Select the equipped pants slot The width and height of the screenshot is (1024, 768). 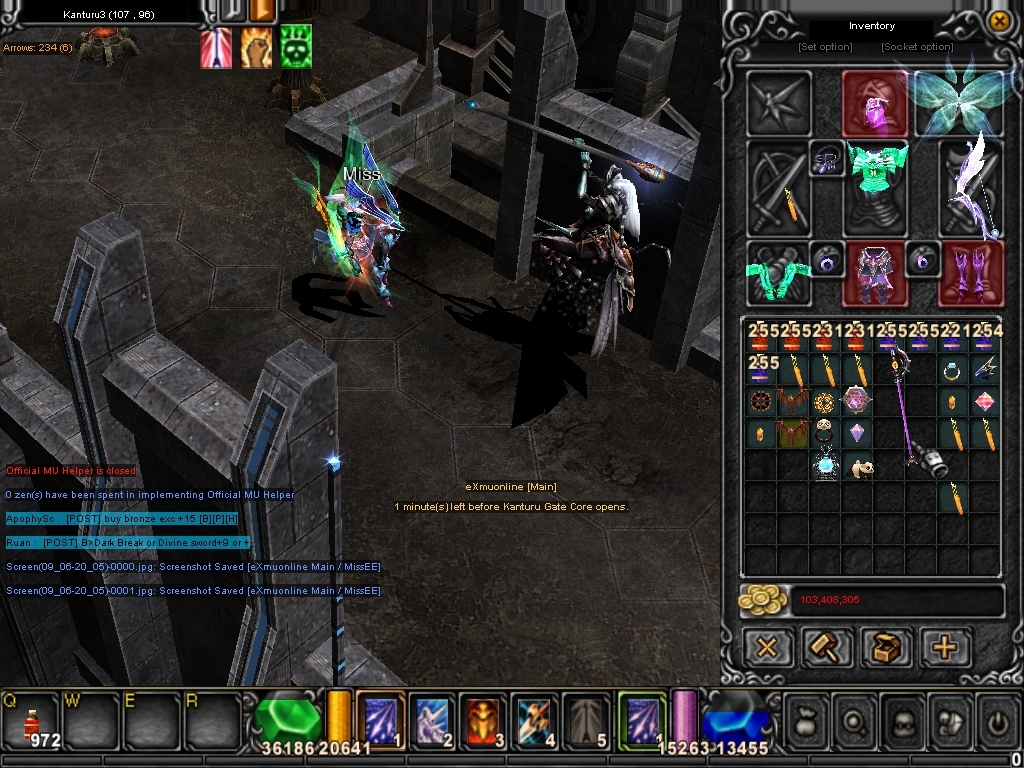[x=876, y=273]
